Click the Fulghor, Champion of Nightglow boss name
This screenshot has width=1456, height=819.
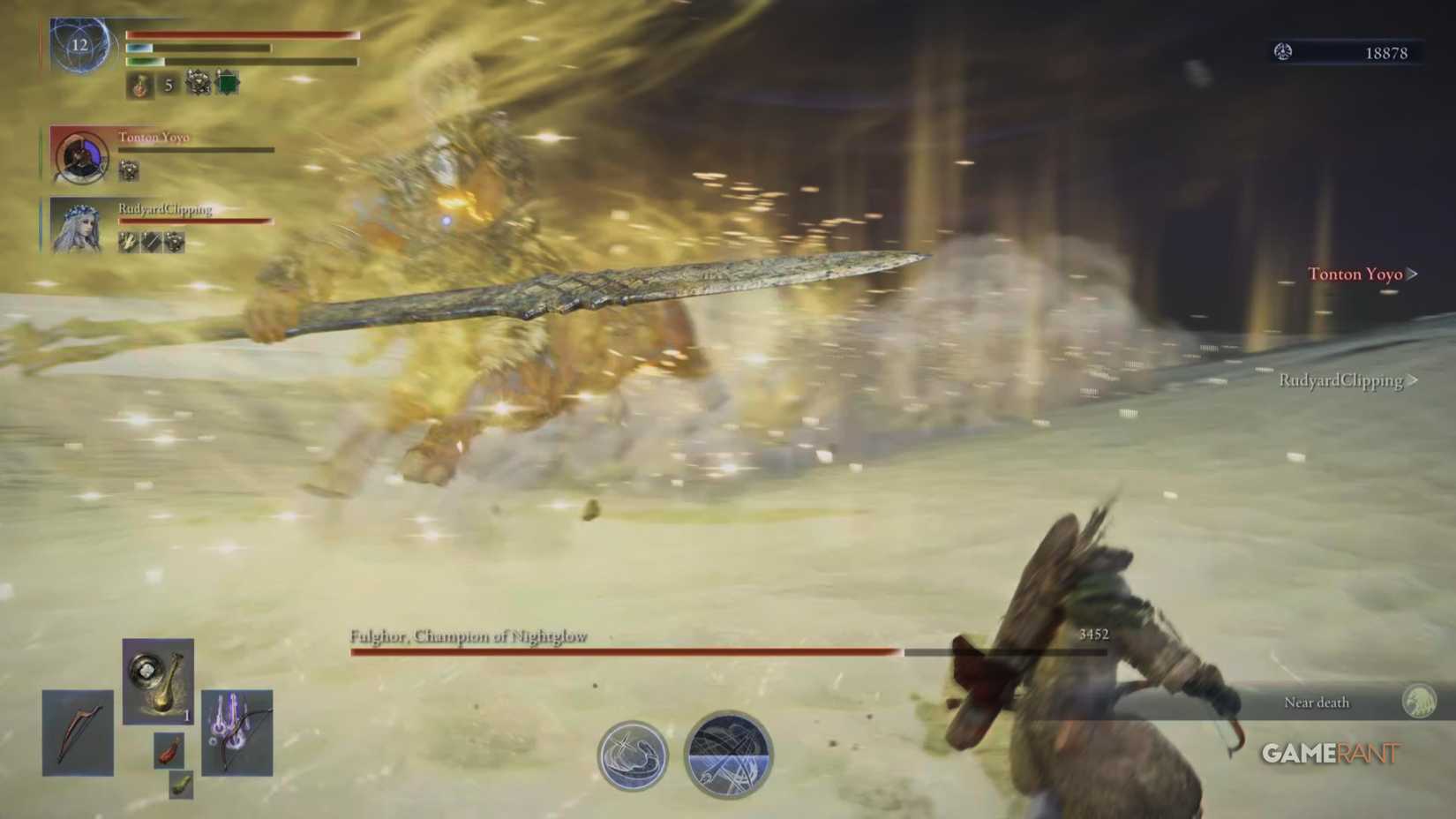click(467, 635)
